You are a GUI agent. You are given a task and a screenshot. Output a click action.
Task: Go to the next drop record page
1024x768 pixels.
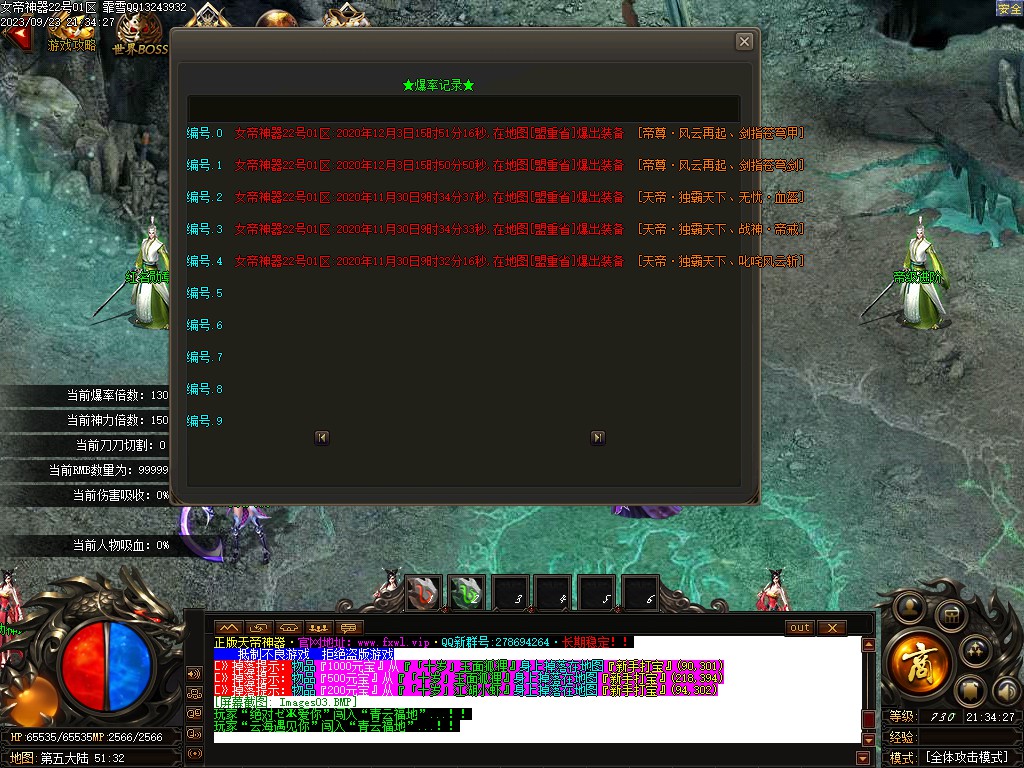click(597, 437)
